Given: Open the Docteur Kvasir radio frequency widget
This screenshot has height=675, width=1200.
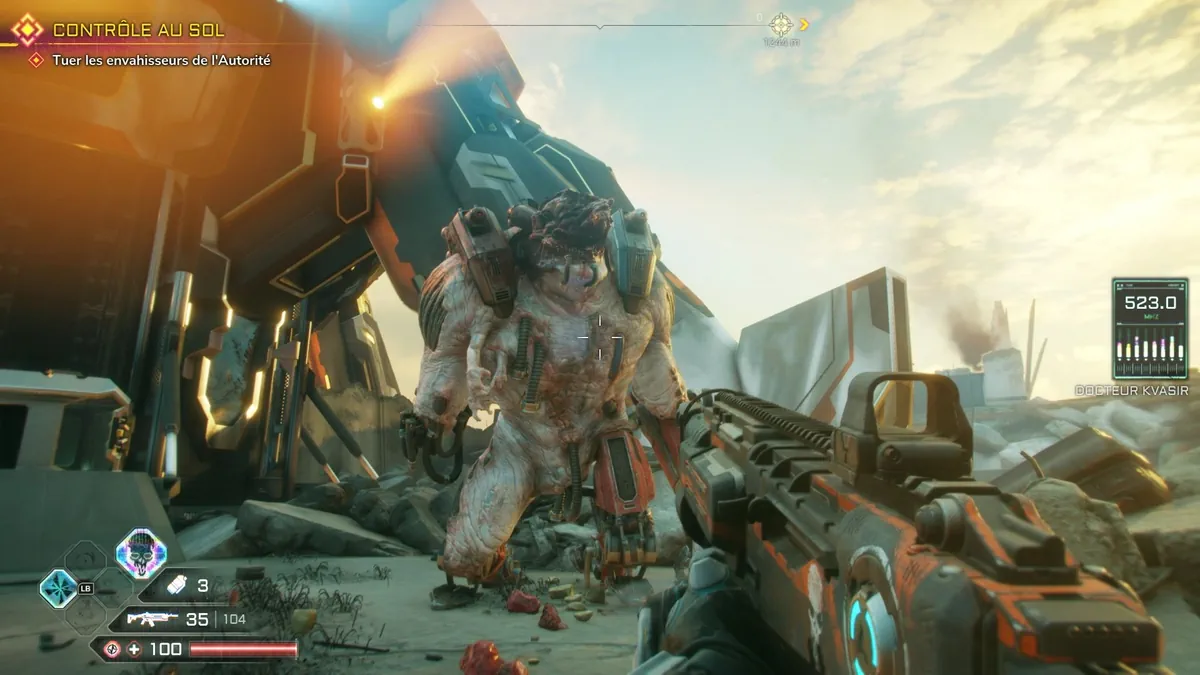Looking at the screenshot, I should 1150,329.
